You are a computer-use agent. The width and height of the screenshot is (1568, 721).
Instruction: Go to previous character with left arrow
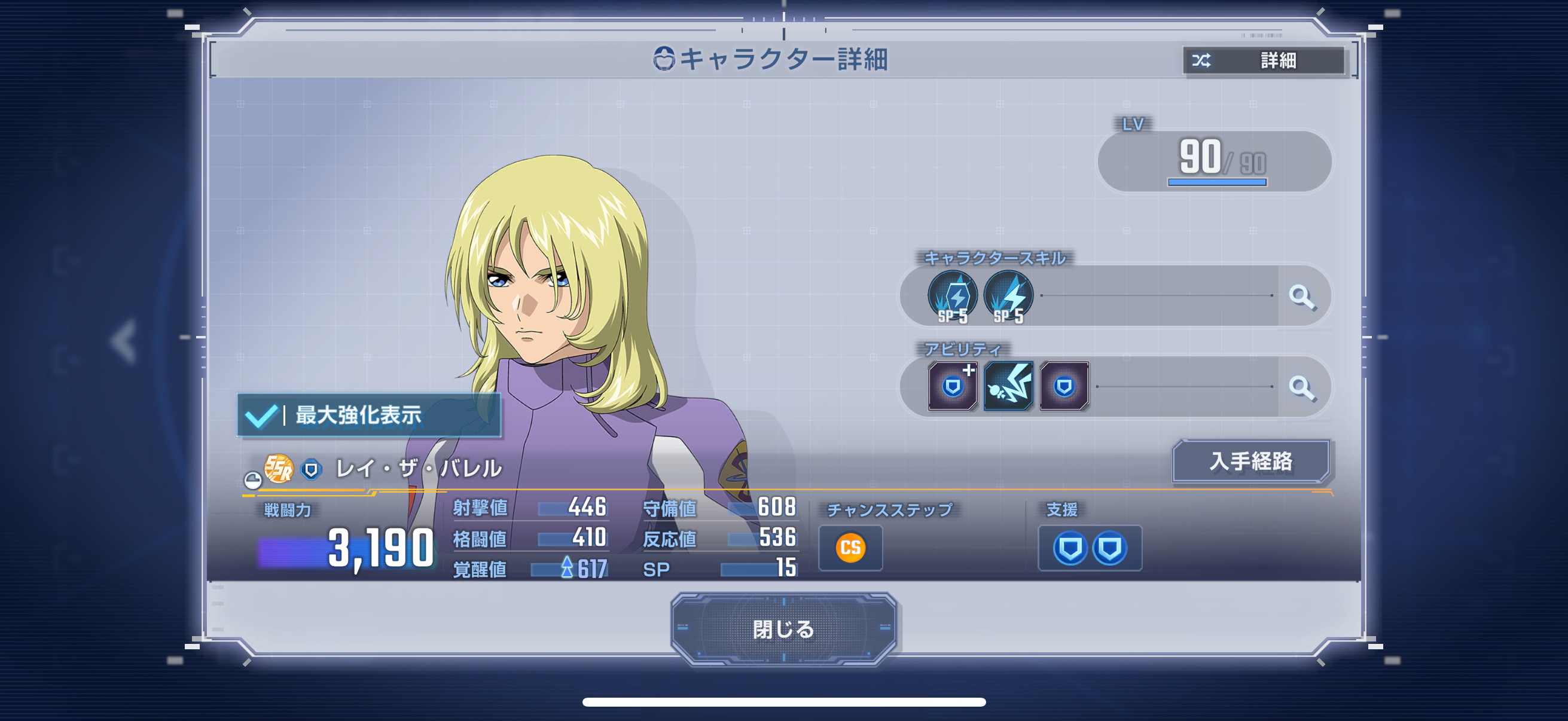tap(124, 341)
